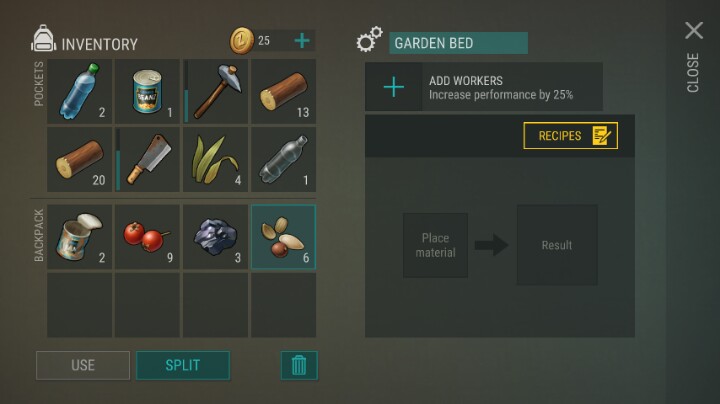Buy more coins with the plus button
This screenshot has height=404, width=720.
[302, 41]
